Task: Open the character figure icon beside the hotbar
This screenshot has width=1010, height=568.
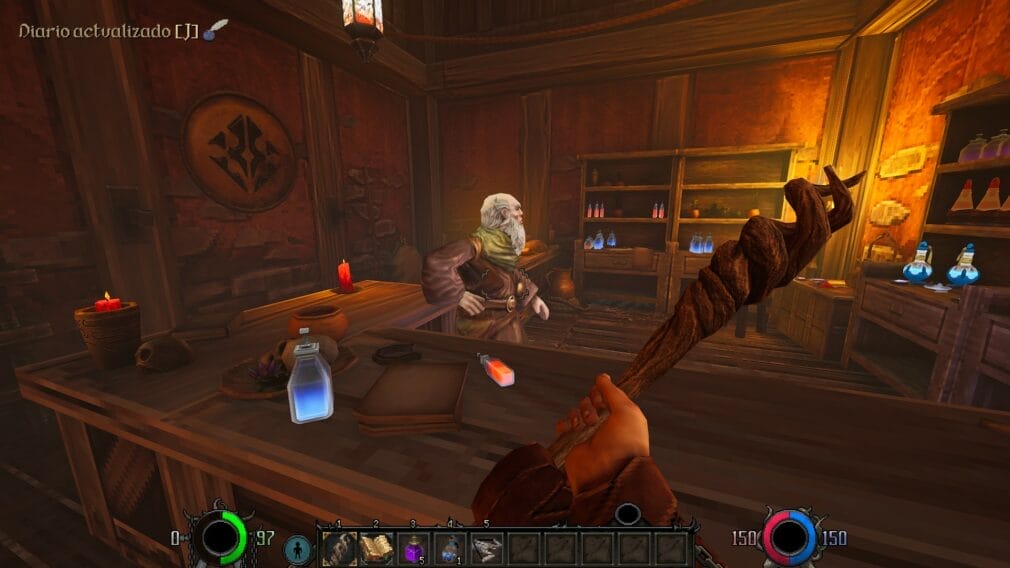Action: (x=298, y=549)
